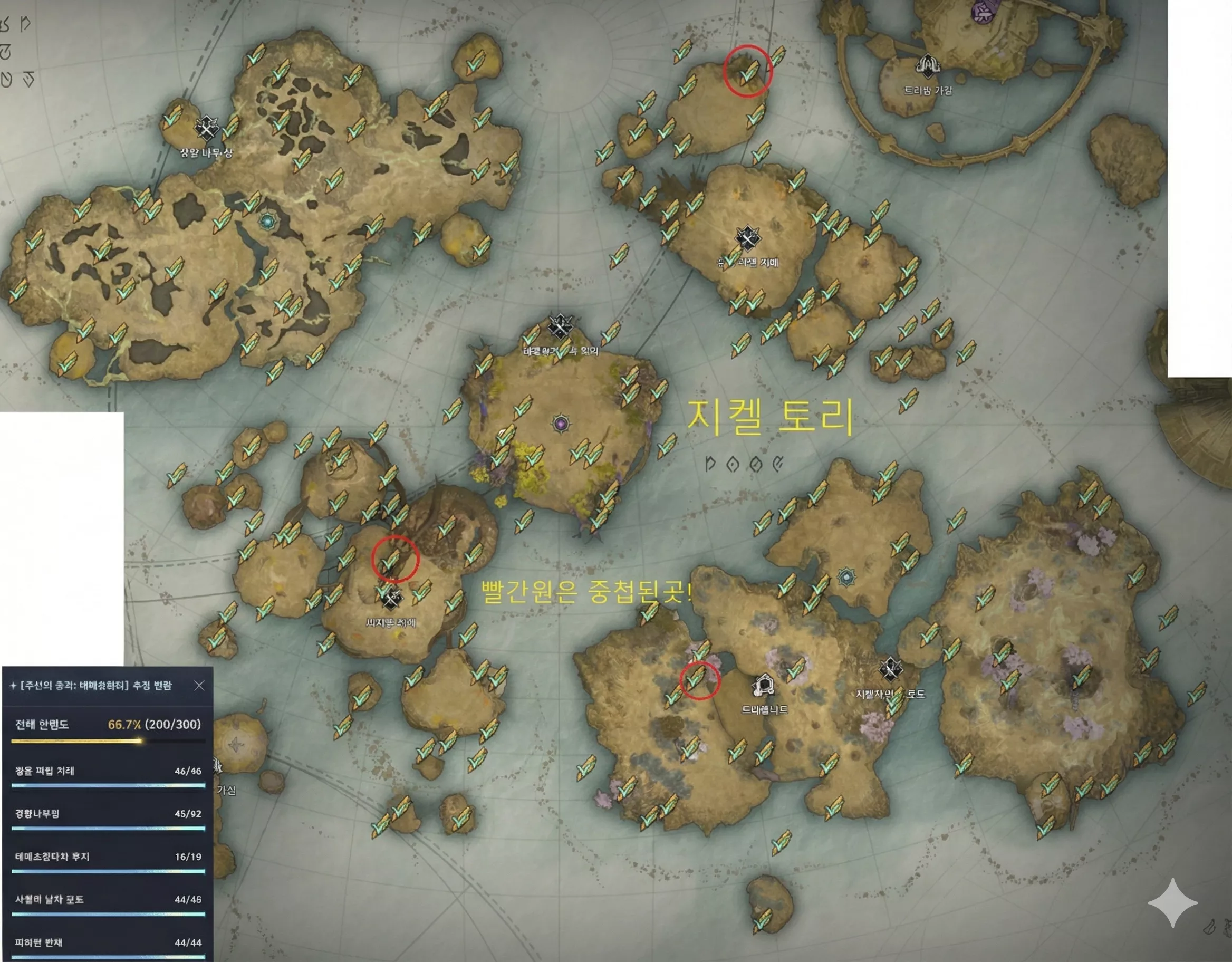Select the teal waypoint on the southeastern island chain
Screen dimensions: 1232x962
tap(845, 576)
